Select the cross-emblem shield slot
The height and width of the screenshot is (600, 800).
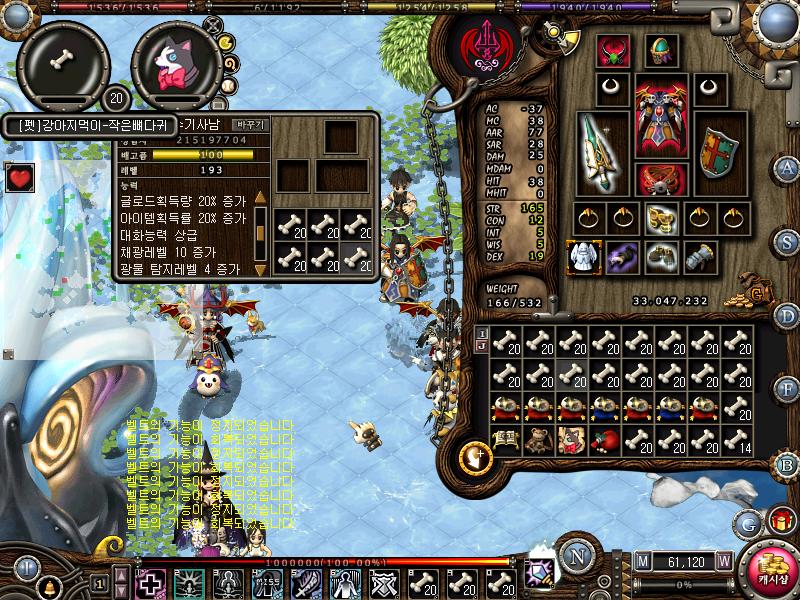[716, 152]
